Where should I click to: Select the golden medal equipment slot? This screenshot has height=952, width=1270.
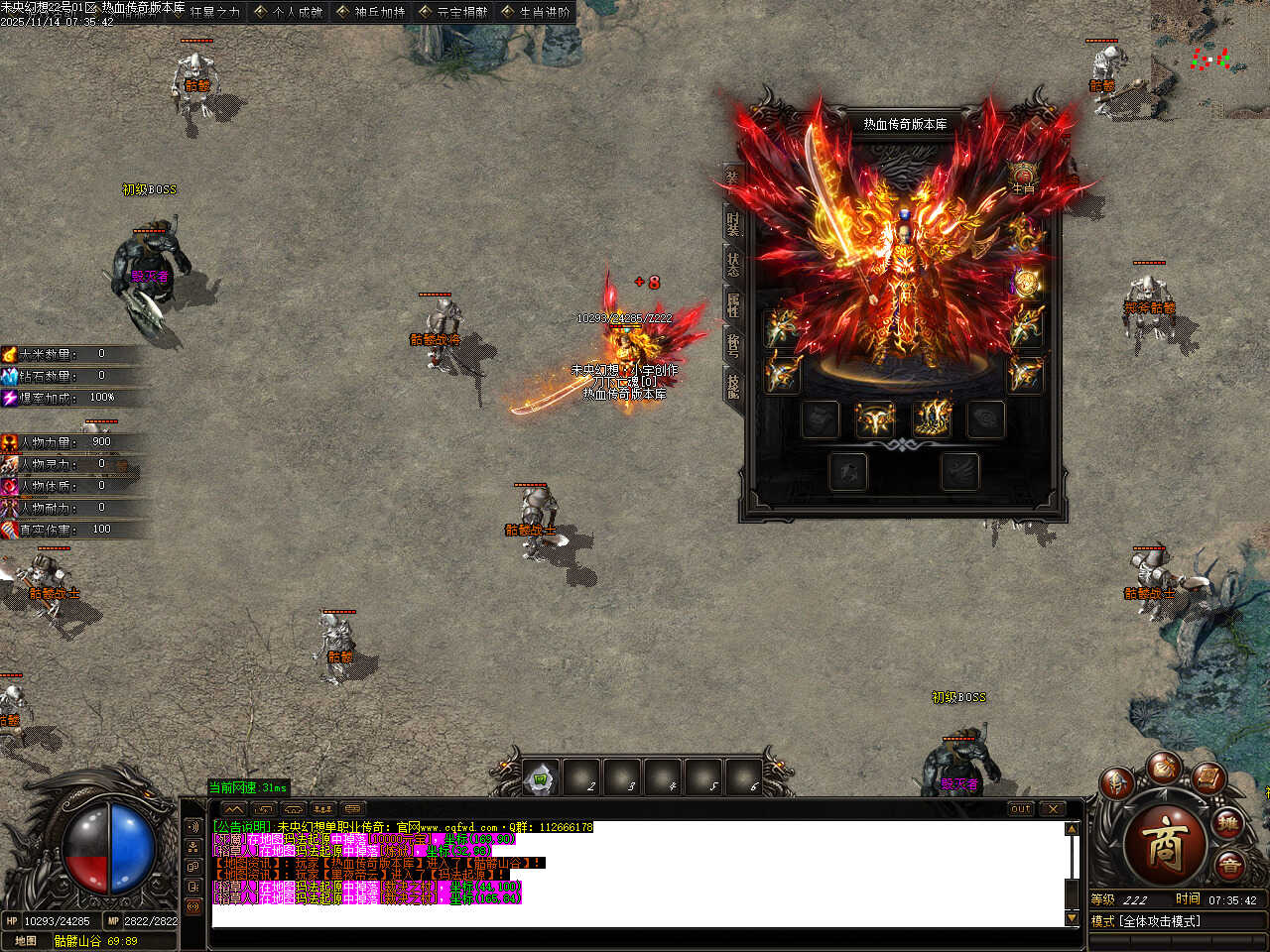[1026, 284]
